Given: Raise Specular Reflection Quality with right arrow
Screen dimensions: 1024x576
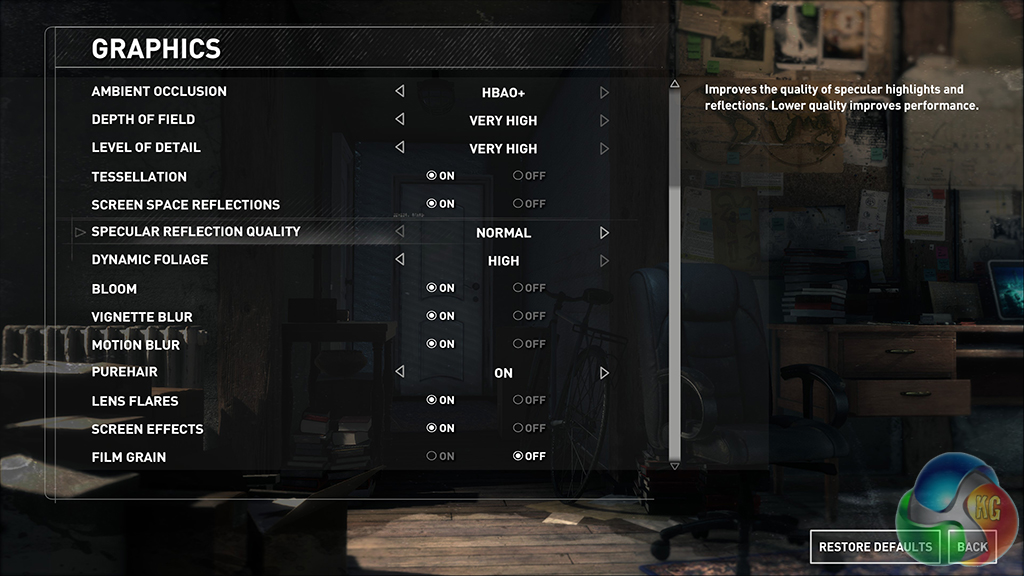Looking at the screenshot, I should tap(604, 233).
